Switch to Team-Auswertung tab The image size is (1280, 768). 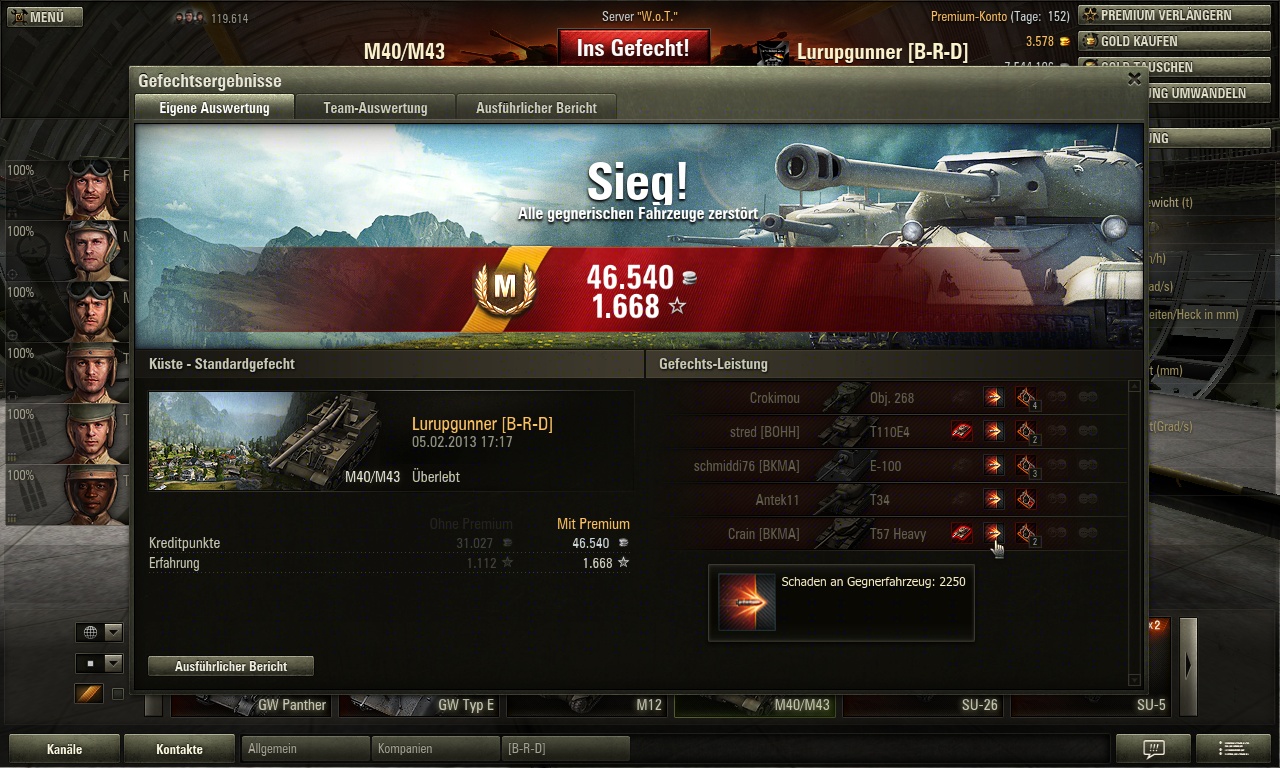(375, 108)
